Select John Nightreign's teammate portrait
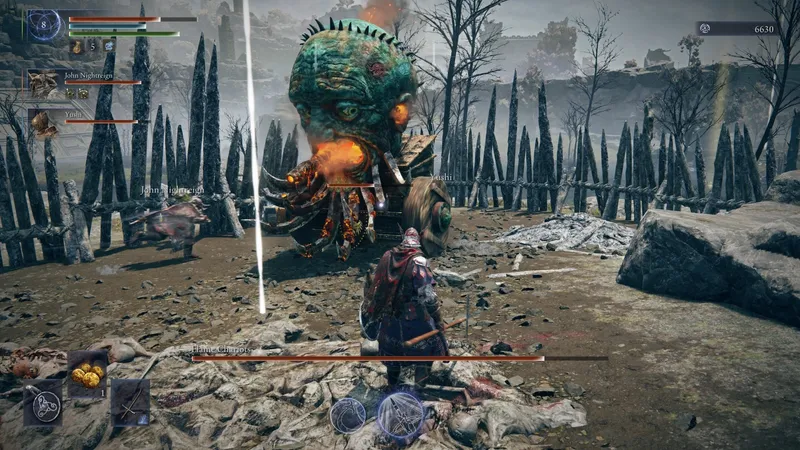Screen dimensions: 800x450 pos(43,84)
